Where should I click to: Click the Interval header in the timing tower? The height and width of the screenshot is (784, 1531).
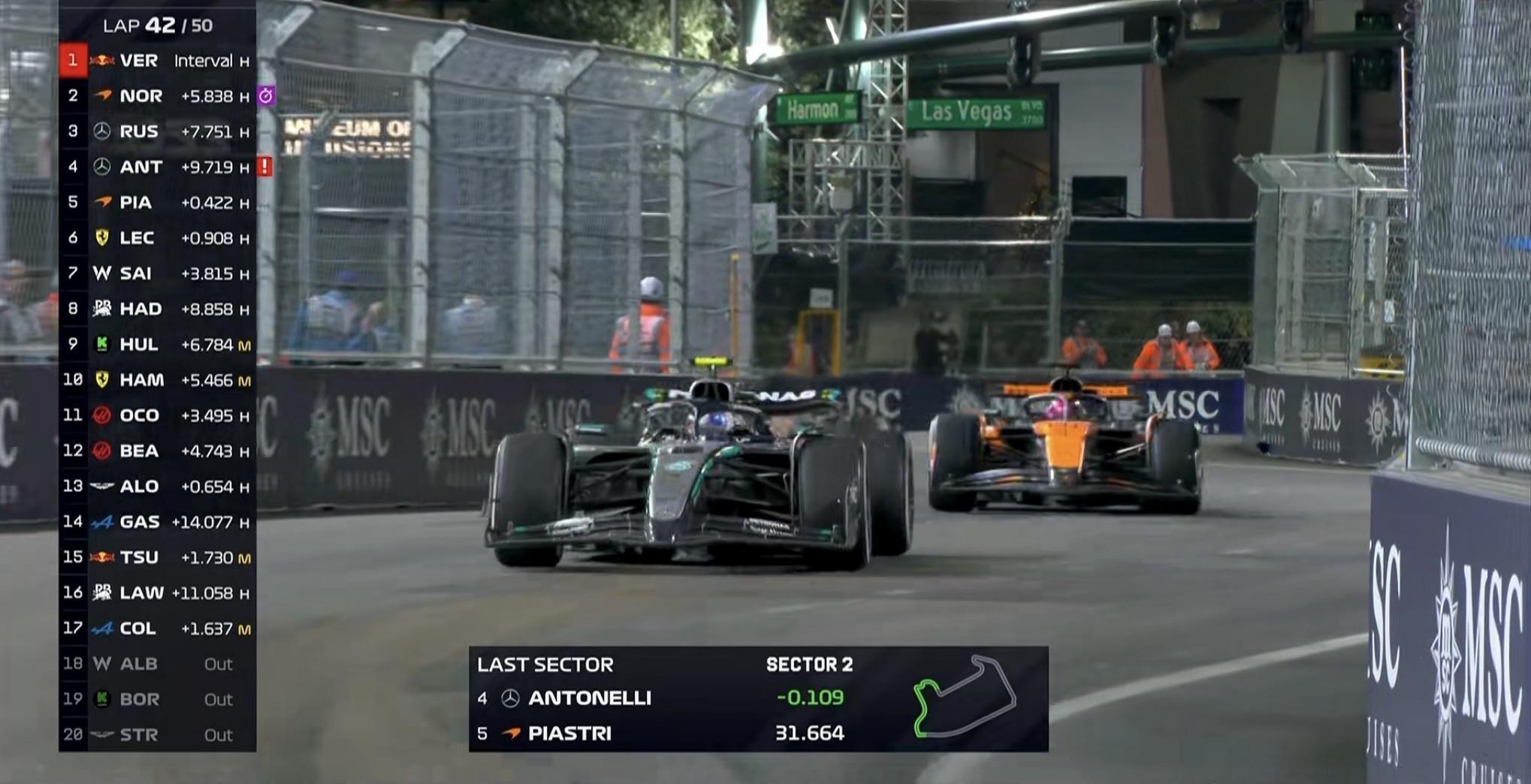[x=204, y=61]
